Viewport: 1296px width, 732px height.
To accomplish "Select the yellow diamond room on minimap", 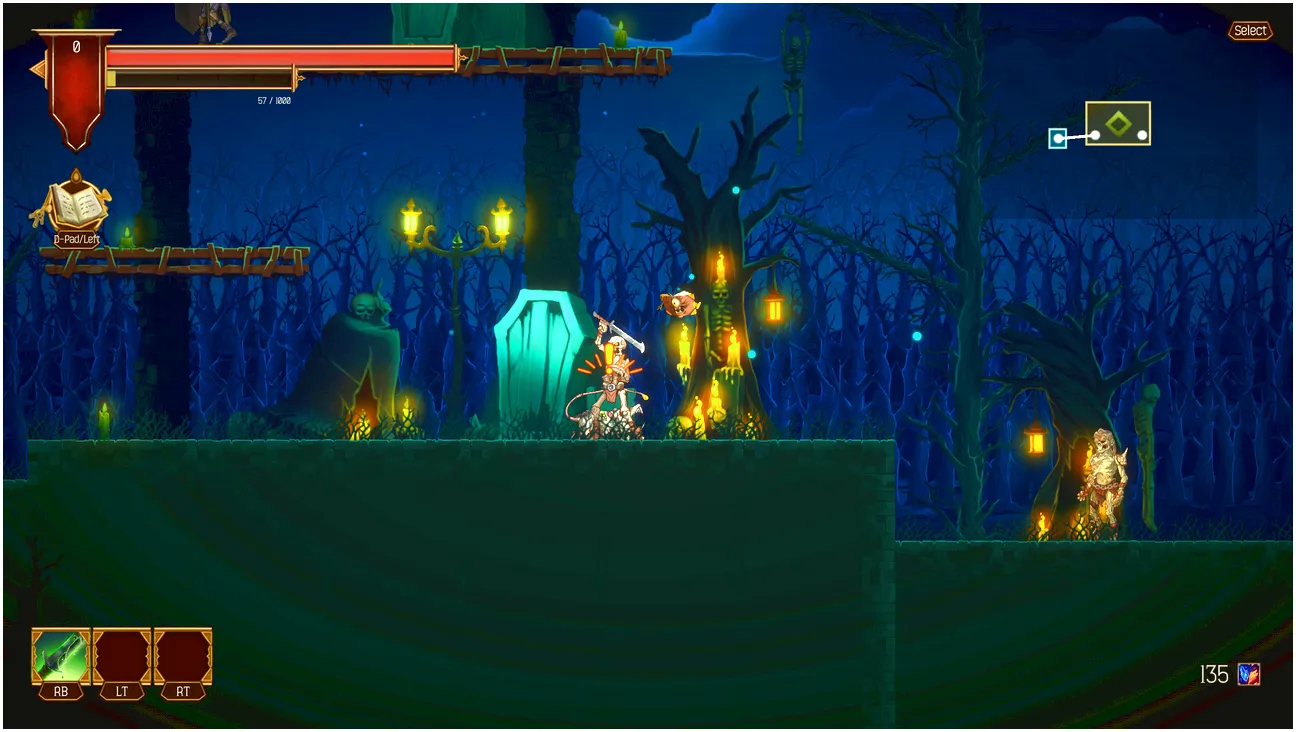I will pos(1118,124).
